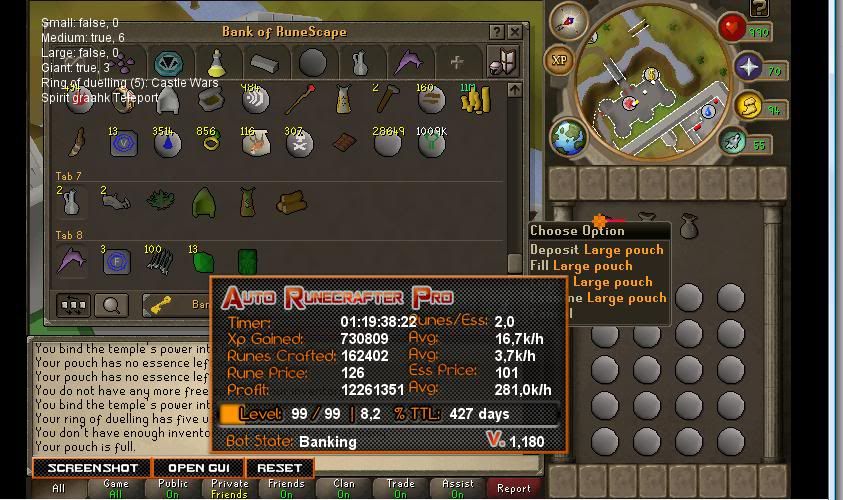
Task: Select Fill Large pouch option
Action: [581, 266]
